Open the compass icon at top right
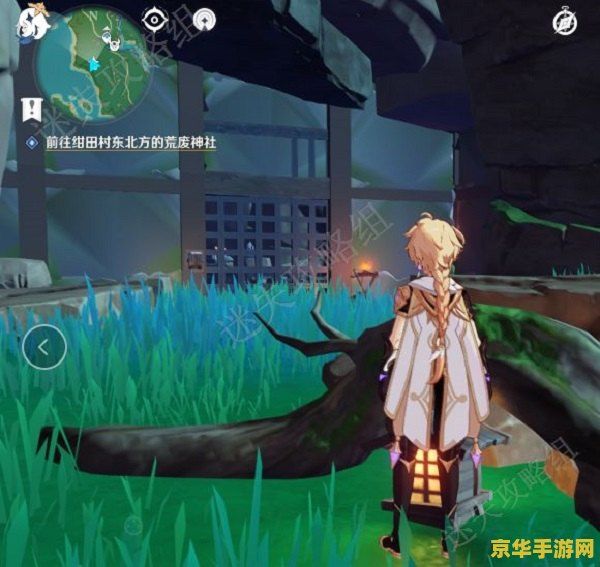 564,21
